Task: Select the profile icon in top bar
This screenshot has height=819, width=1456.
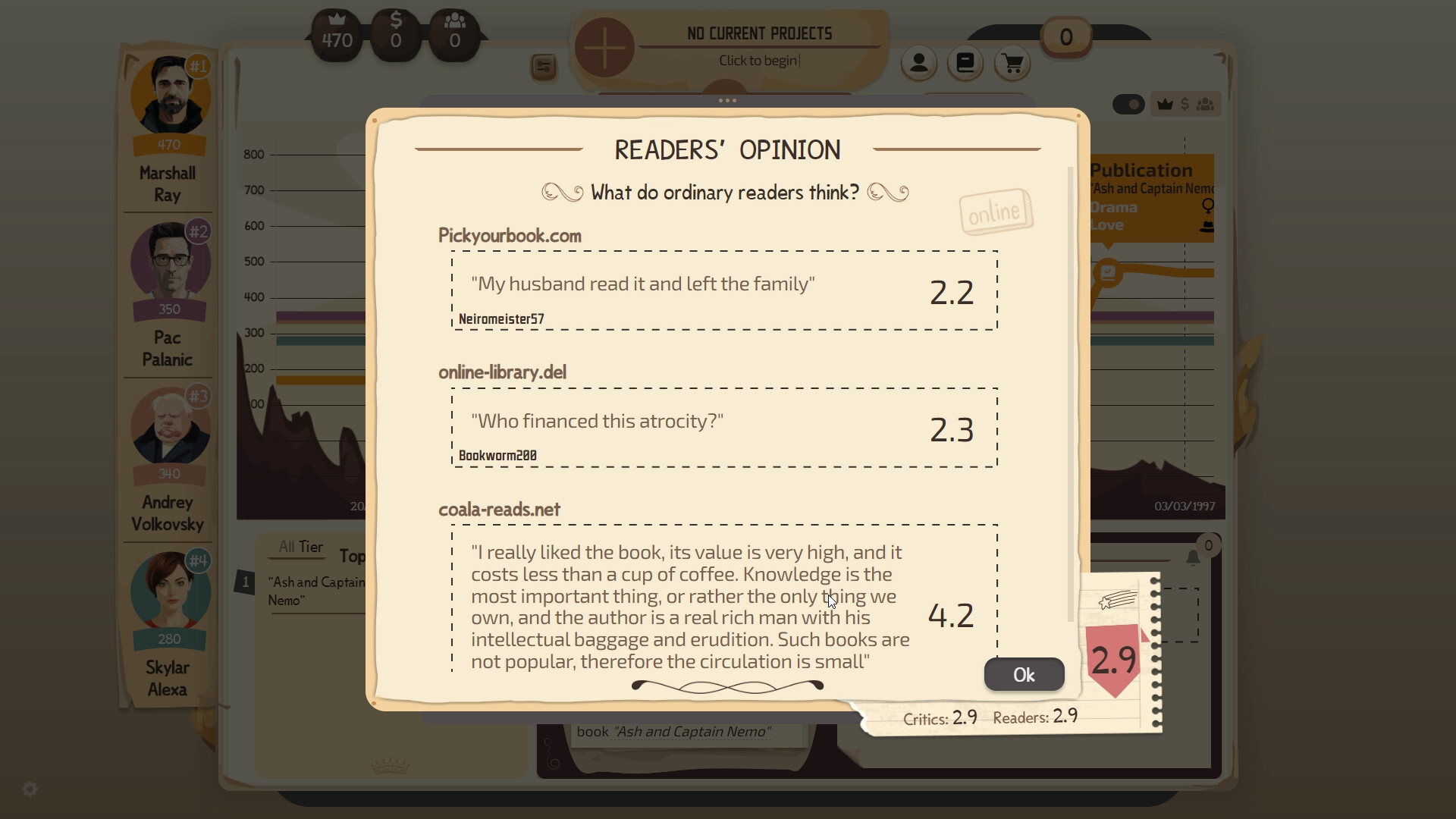Action: 918,64
